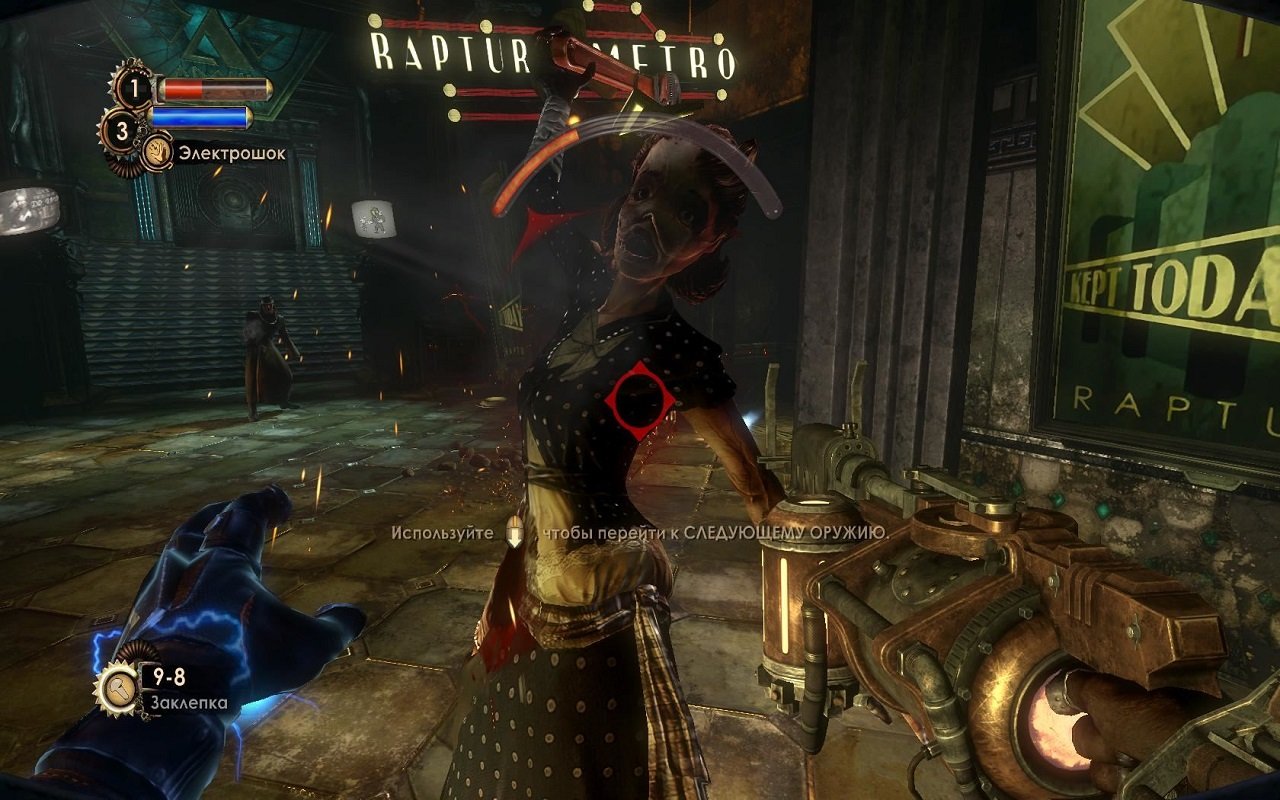Select the red targeting reticle on the splicer
The image size is (1280, 800).
pyautogui.click(x=637, y=398)
